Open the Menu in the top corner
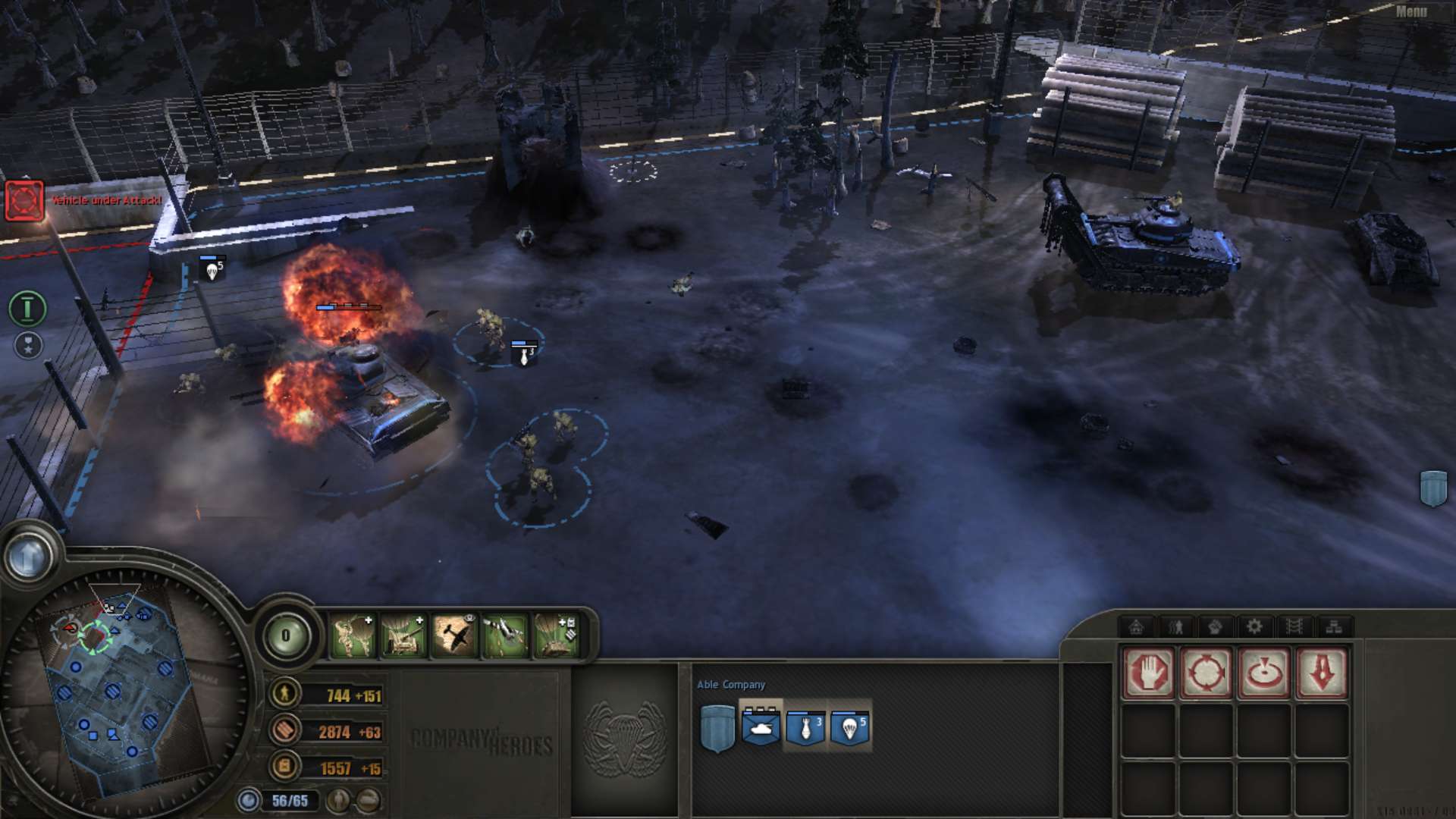Image resolution: width=1456 pixels, height=819 pixels. click(x=1410, y=11)
